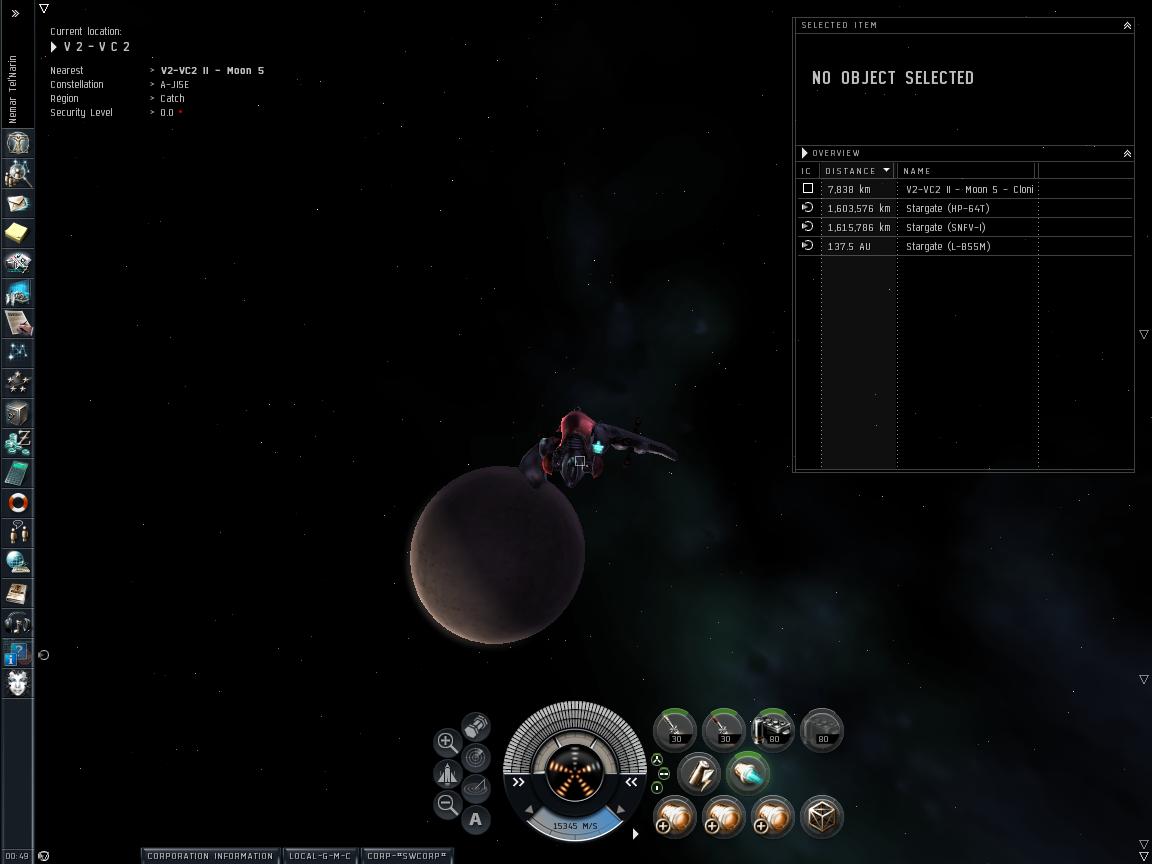Open the yellow notepad icon
Image resolution: width=1152 pixels, height=864 pixels.
pyautogui.click(x=18, y=233)
